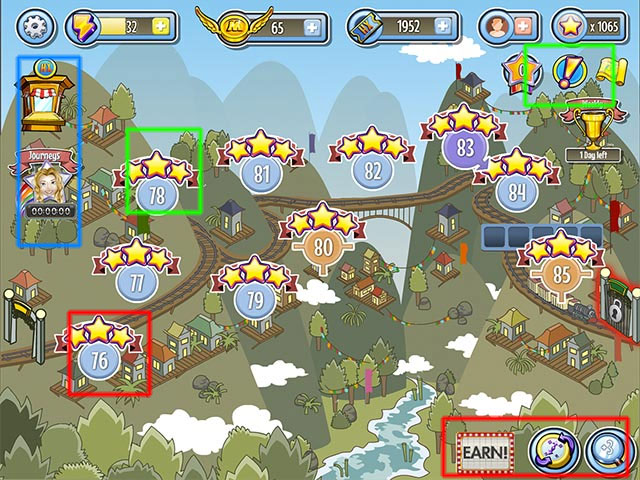Add more energy with the plus button

(x=158, y=25)
